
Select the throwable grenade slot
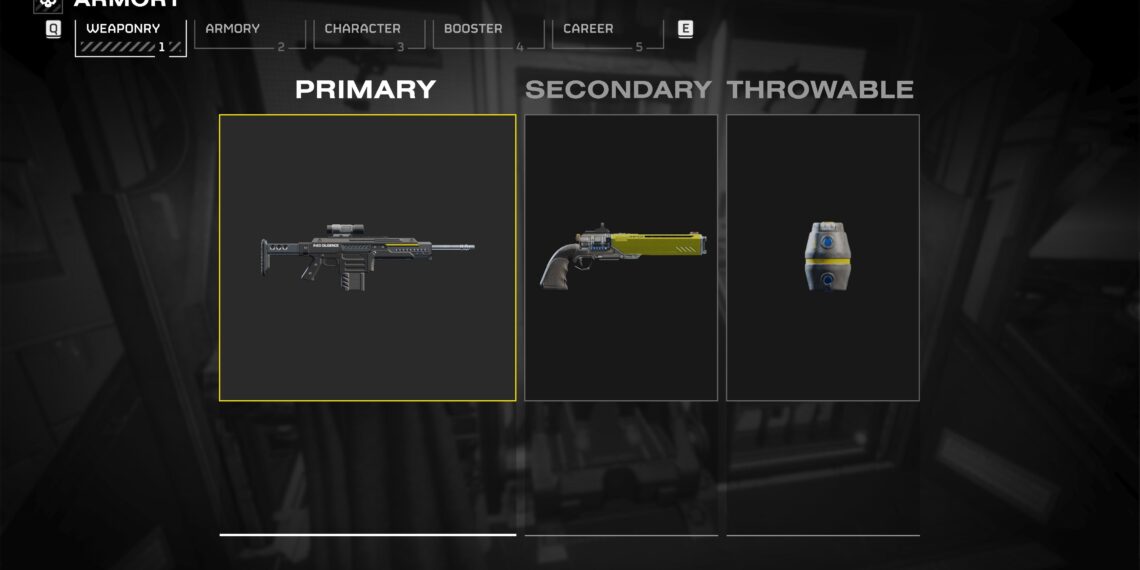pyautogui.click(x=822, y=257)
